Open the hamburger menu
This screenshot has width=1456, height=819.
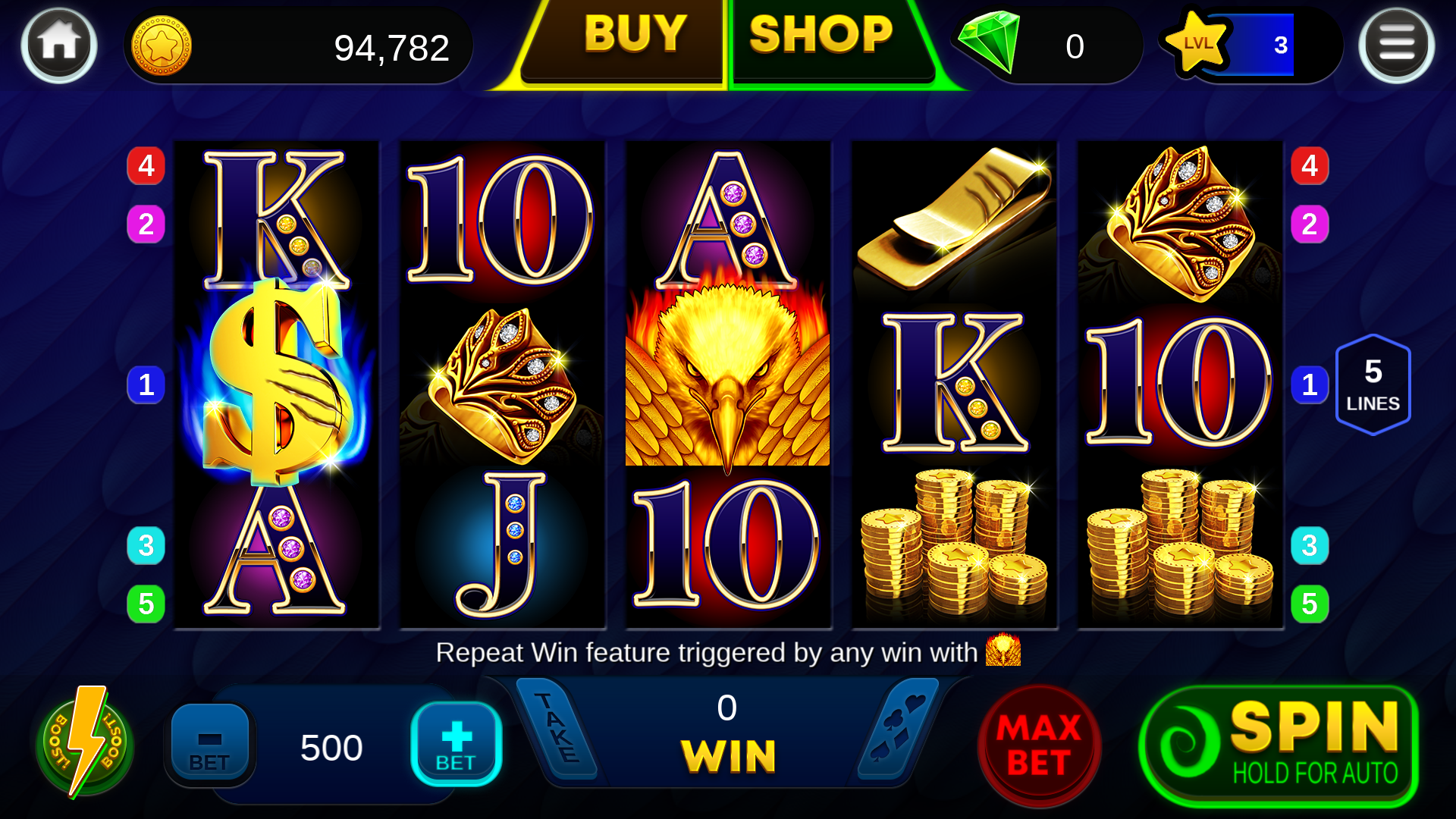click(1396, 45)
